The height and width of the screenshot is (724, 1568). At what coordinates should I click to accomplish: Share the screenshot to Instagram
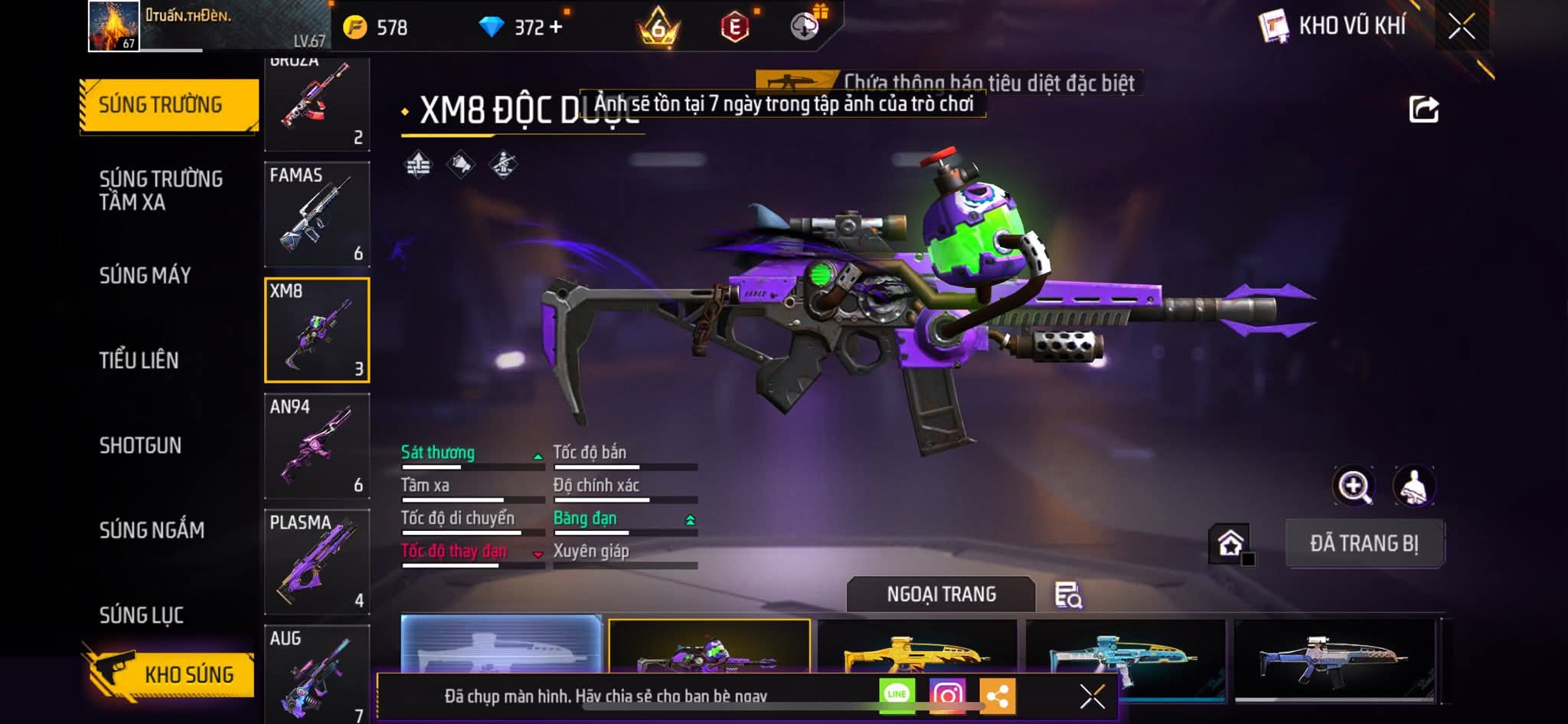click(x=947, y=695)
